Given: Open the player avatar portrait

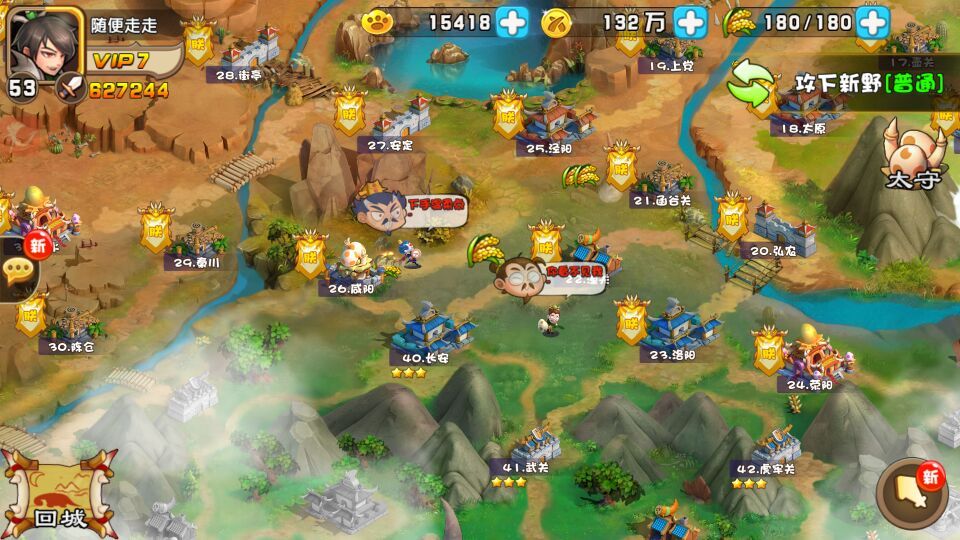Looking at the screenshot, I should 45,42.
